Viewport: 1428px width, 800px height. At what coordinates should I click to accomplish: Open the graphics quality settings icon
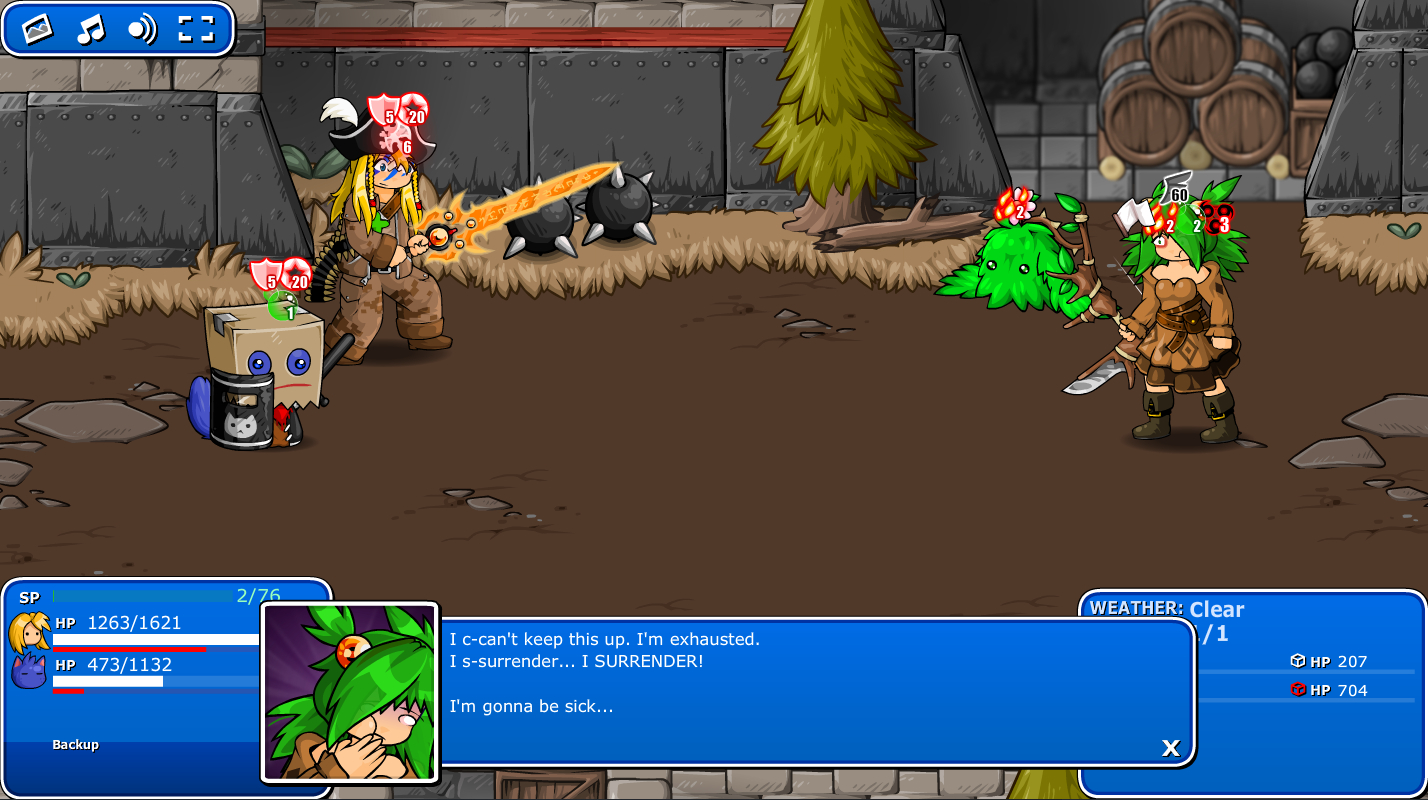[37, 29]
